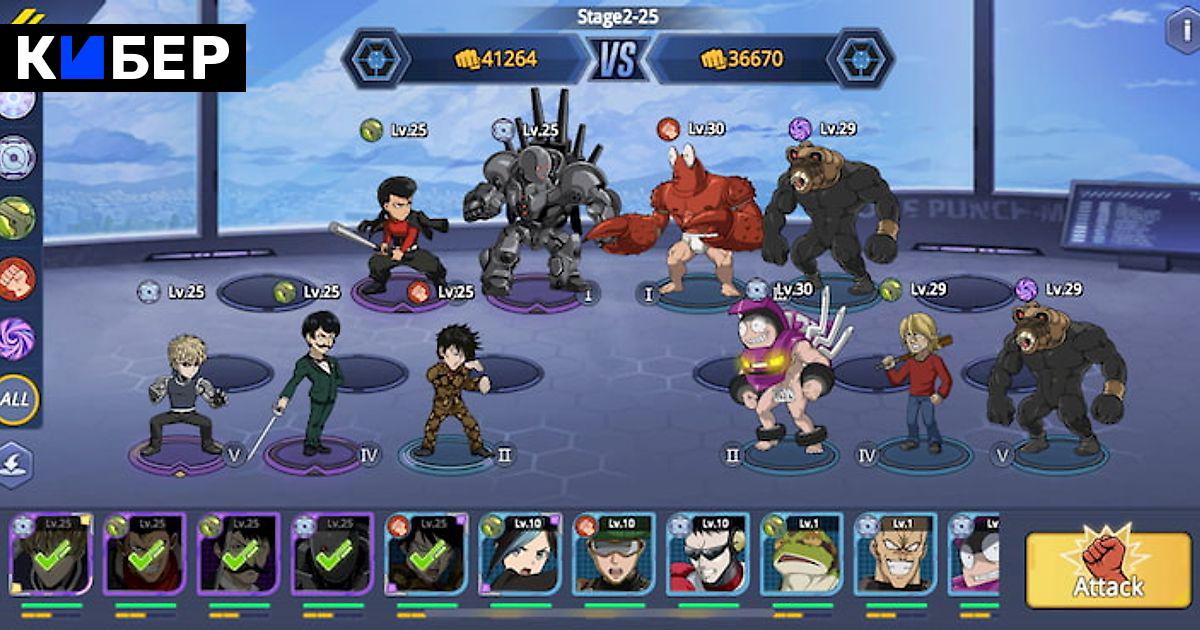Filter heroes by the purple swirl type
This screenshot has height=630, width=1200.
[17, 337]
